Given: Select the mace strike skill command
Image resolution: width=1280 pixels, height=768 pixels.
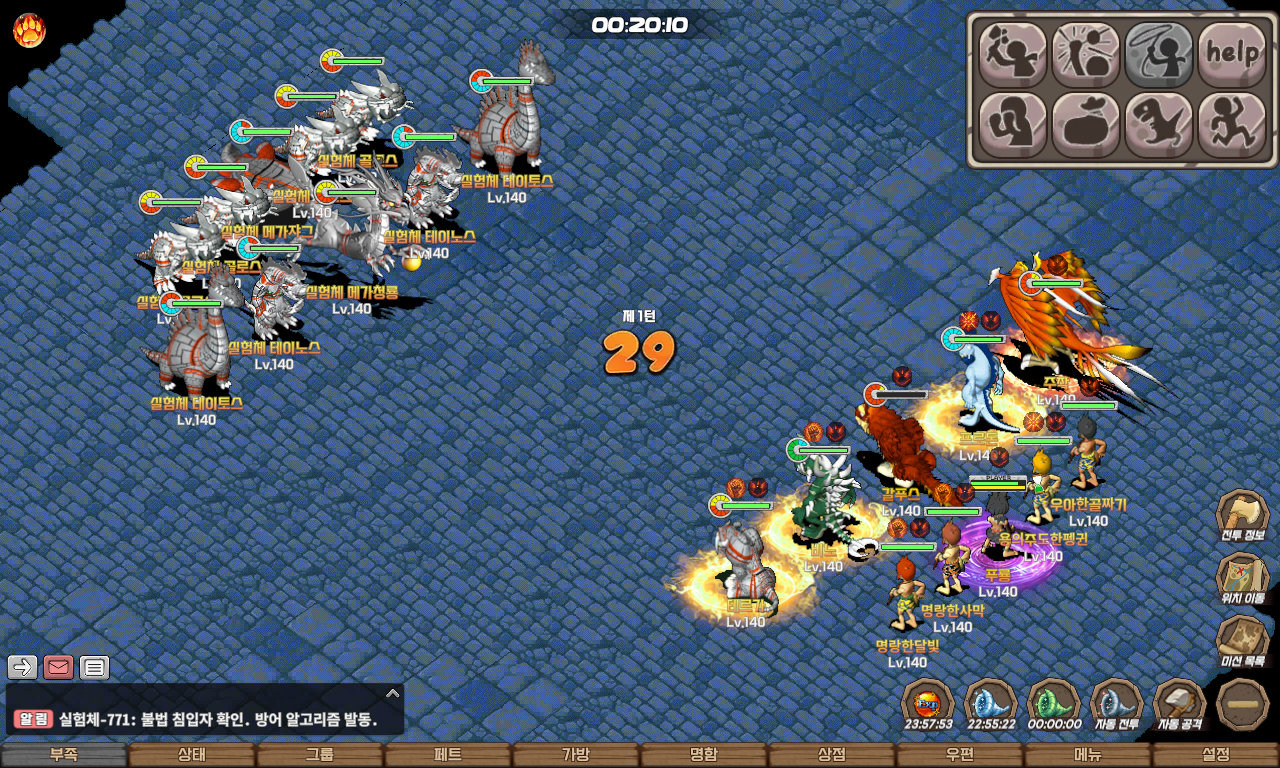Looking at the screenshot, I should [x=1085, y=54].
